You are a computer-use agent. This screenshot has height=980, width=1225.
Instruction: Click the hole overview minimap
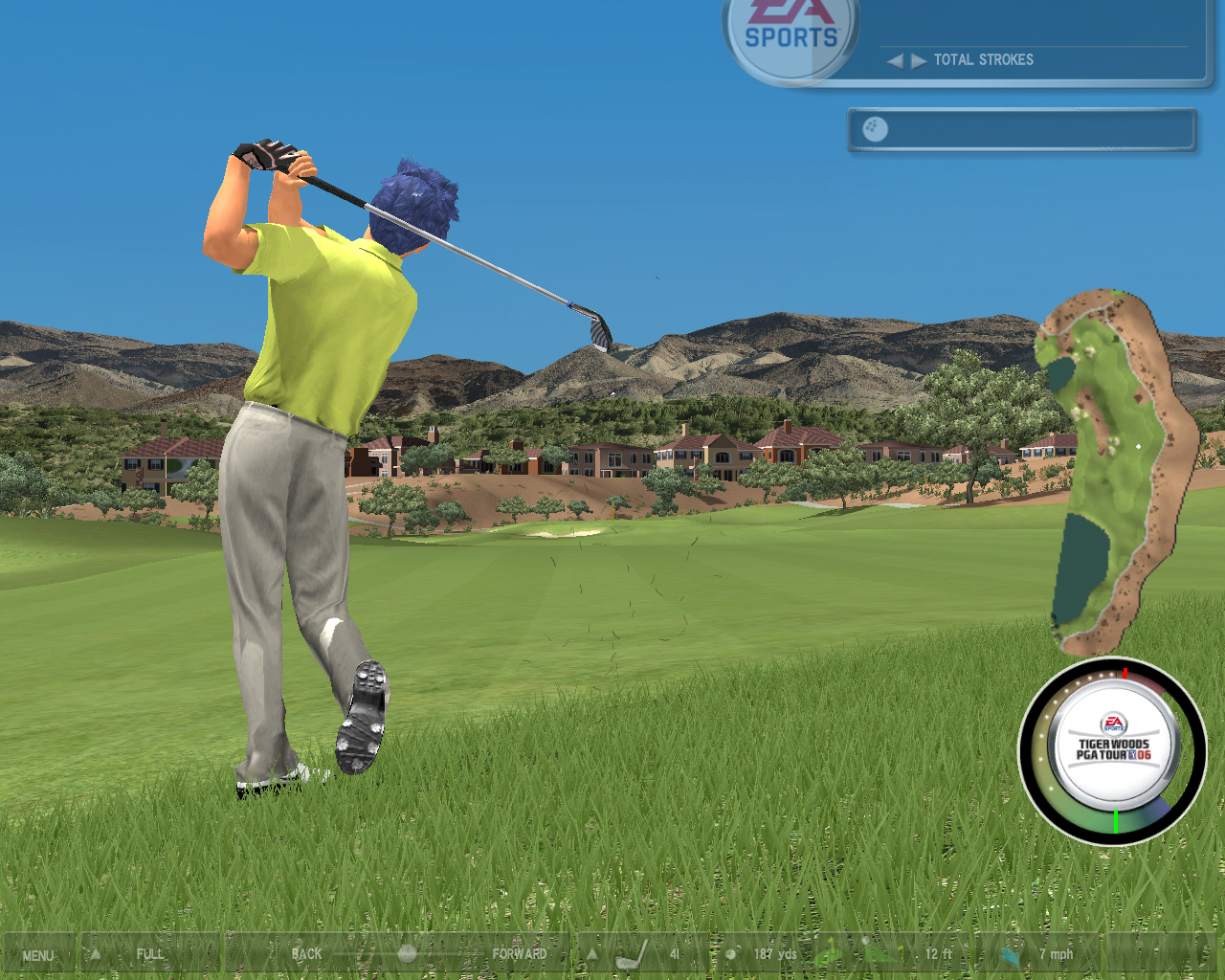click(x=1115, y=469)
